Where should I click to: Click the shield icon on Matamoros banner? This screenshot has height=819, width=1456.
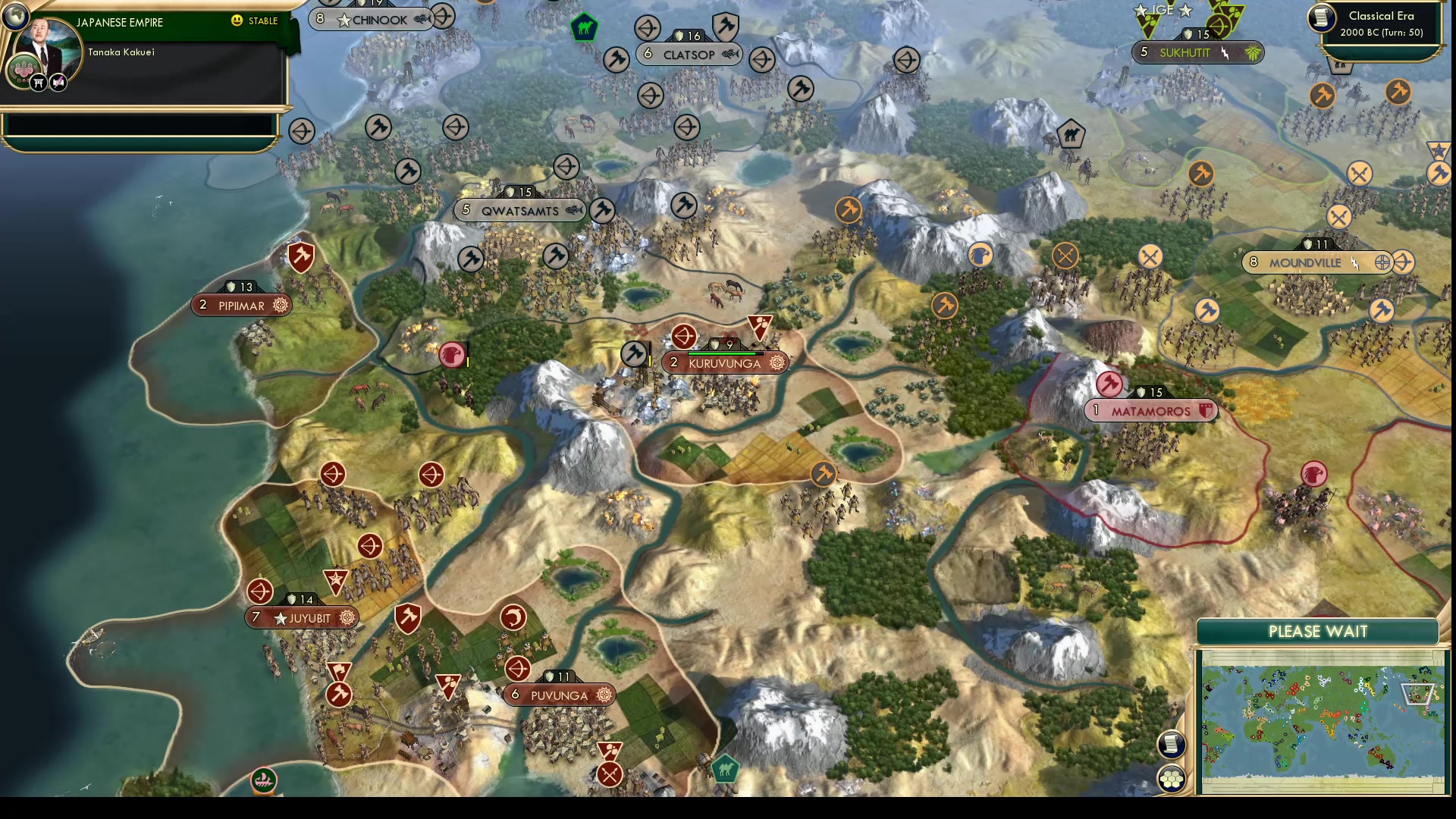(1206, 411)
